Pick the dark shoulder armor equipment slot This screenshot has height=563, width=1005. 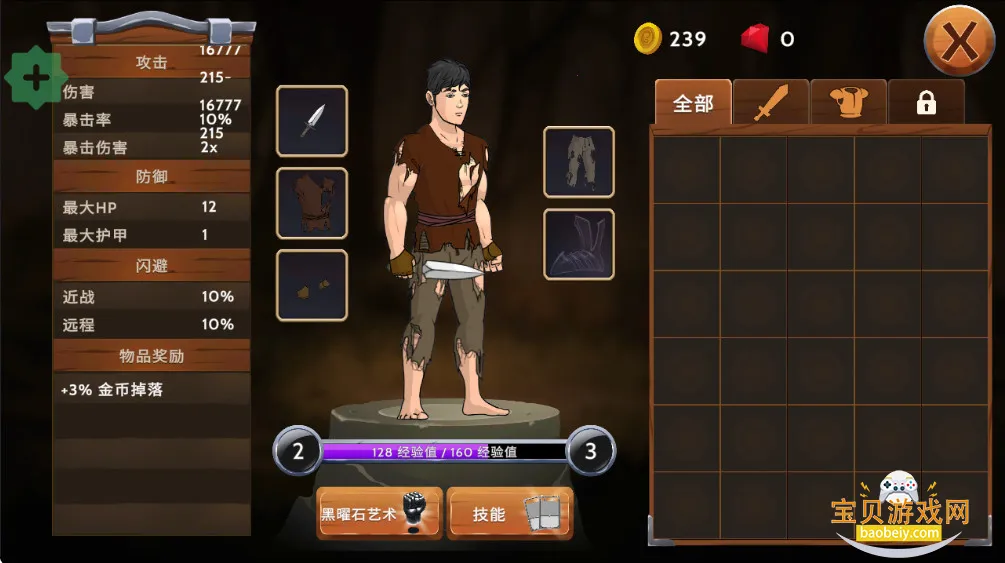(579, 244)
